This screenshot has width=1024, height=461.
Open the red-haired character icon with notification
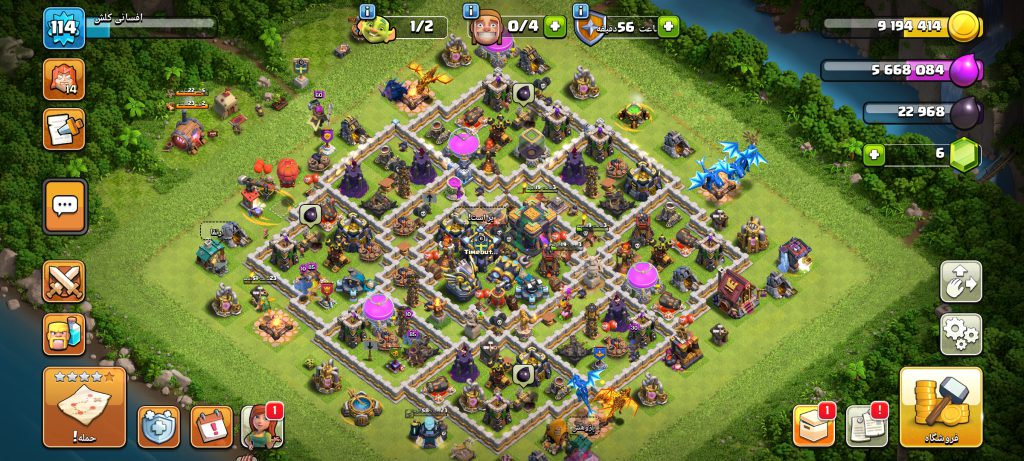pos(262,425)
